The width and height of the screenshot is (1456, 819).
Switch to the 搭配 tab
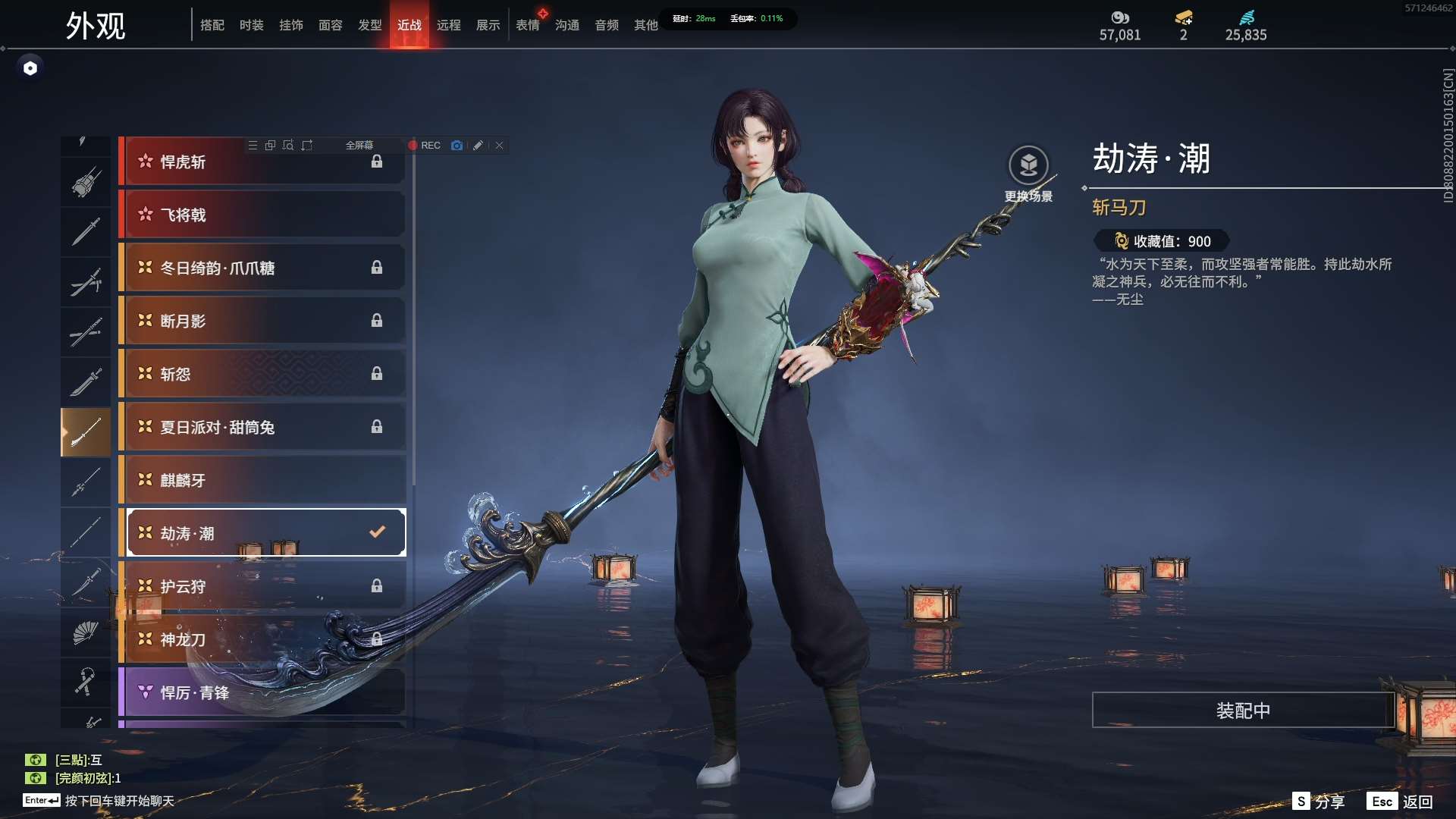pos(212,25)
